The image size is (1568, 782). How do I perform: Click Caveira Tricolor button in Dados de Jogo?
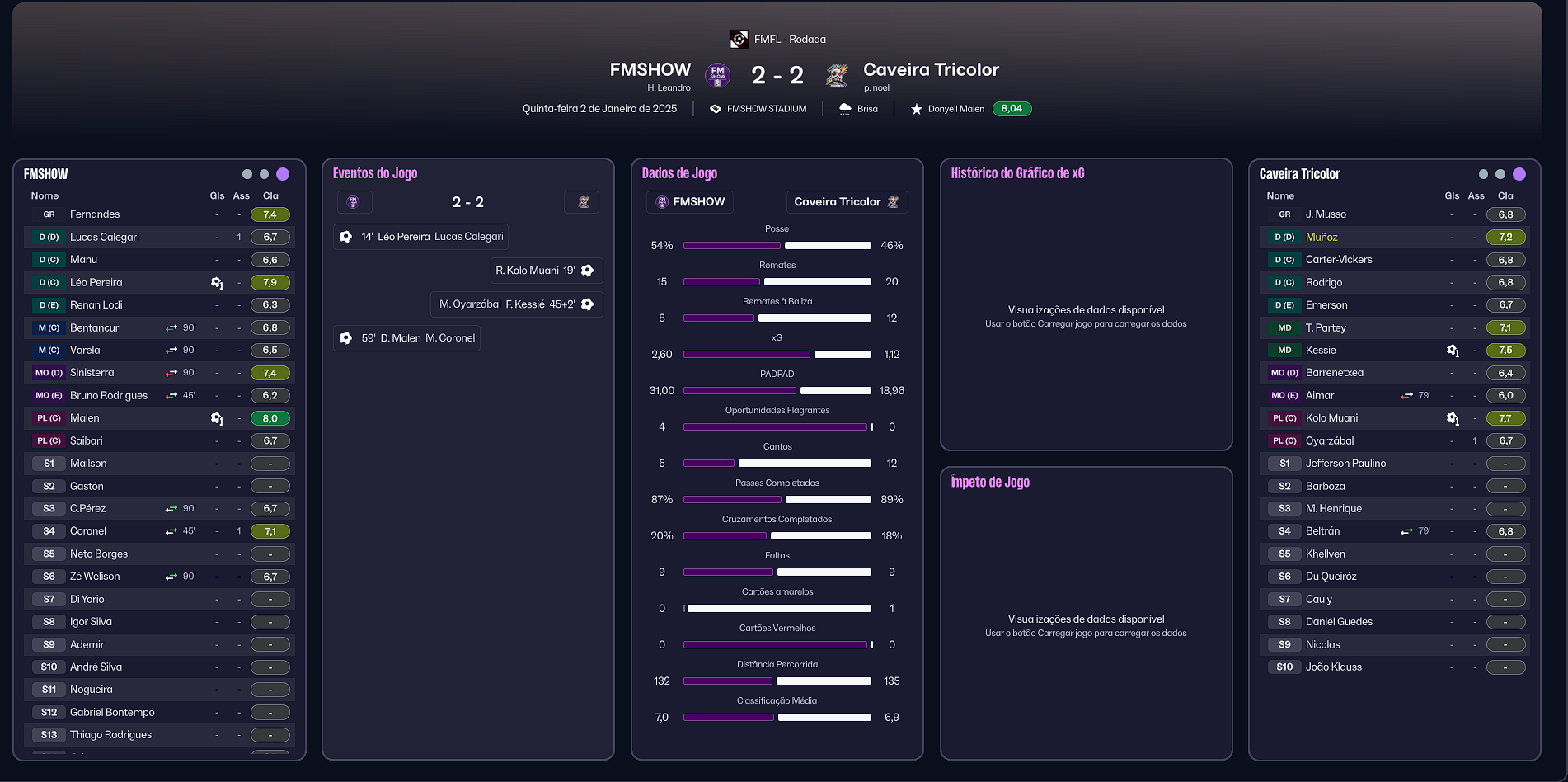(x=846, y=202)
